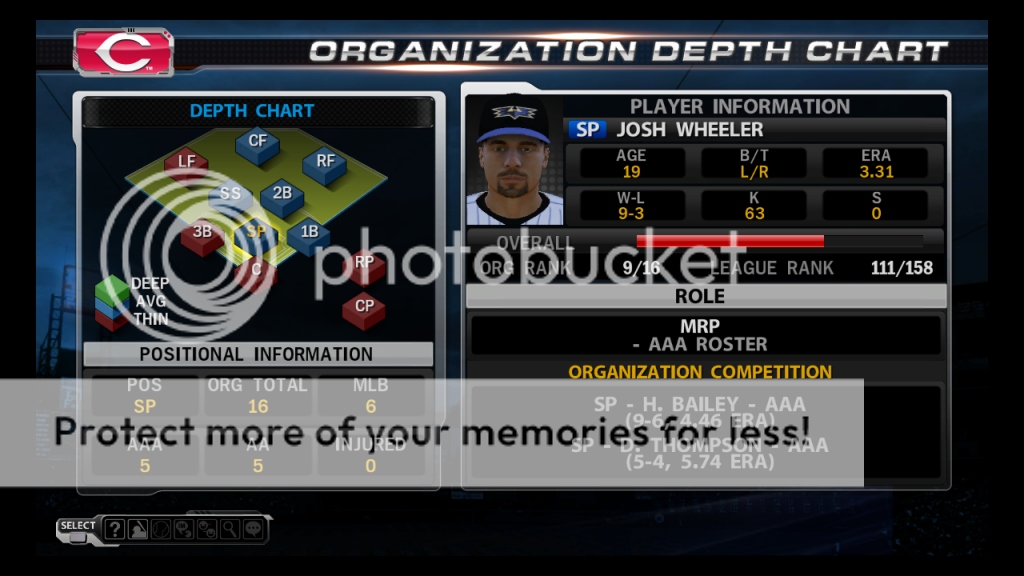
Task: Open the magnifying glass search icon
Action: pyautogui.click(x=230, y=529)
